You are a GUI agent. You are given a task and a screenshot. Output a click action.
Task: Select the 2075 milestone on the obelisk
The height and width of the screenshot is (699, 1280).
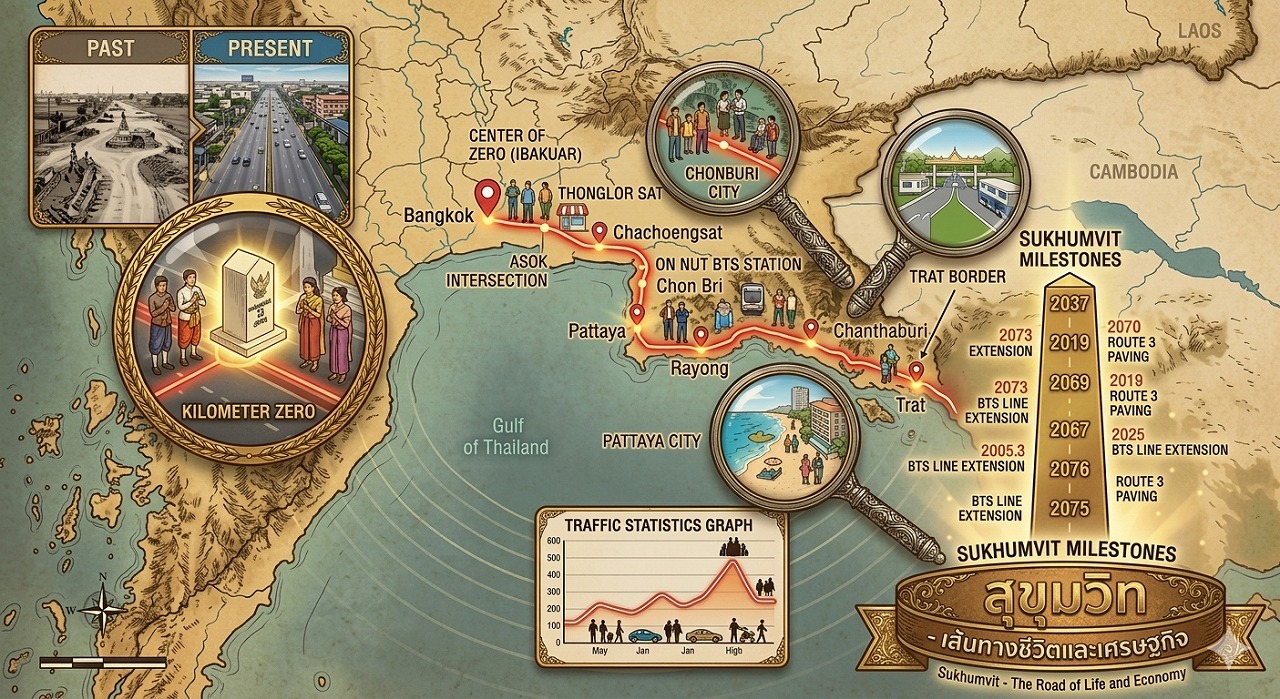click(1069, 508)
